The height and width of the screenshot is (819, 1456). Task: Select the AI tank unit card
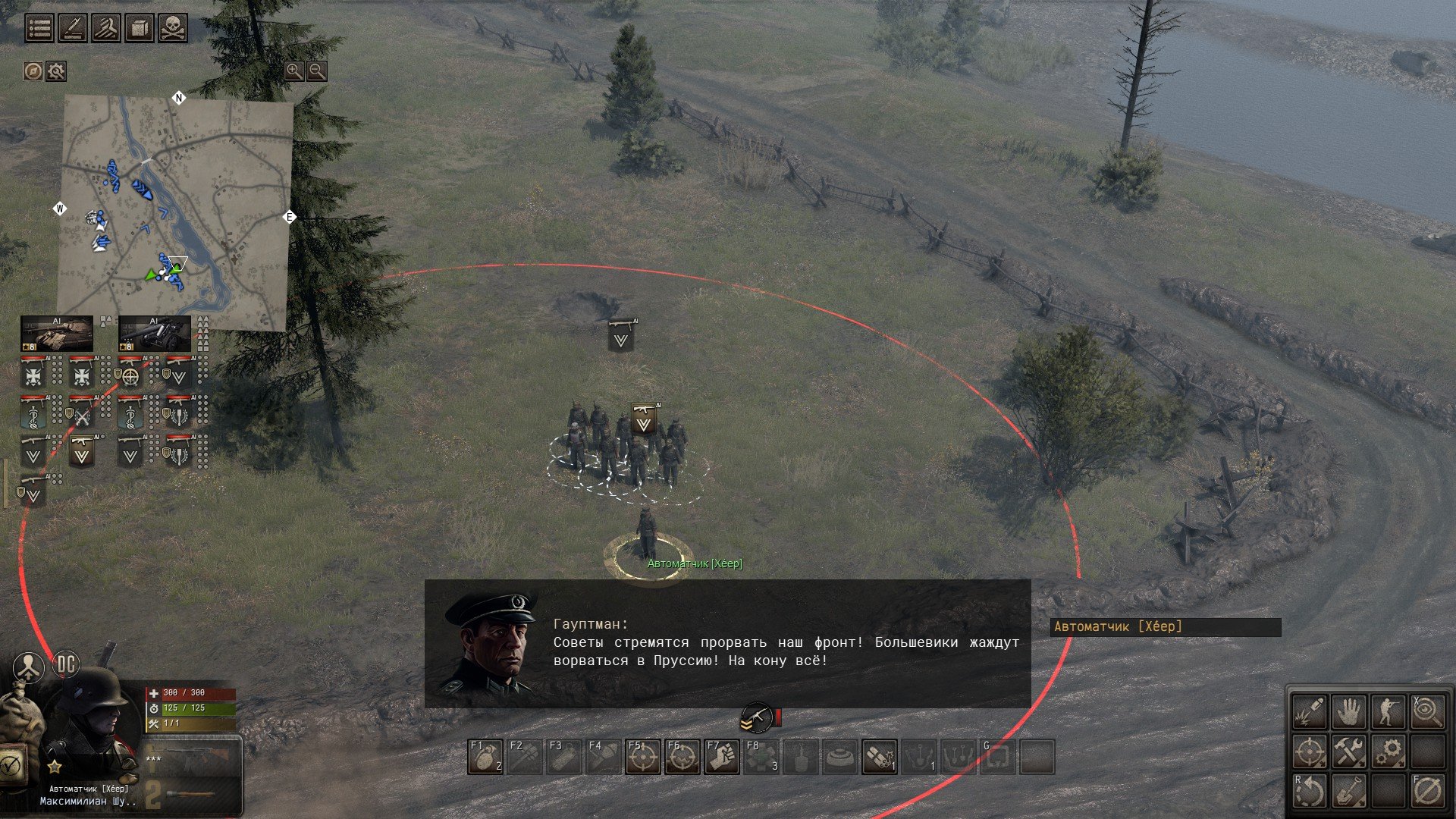tap(57, 334)
